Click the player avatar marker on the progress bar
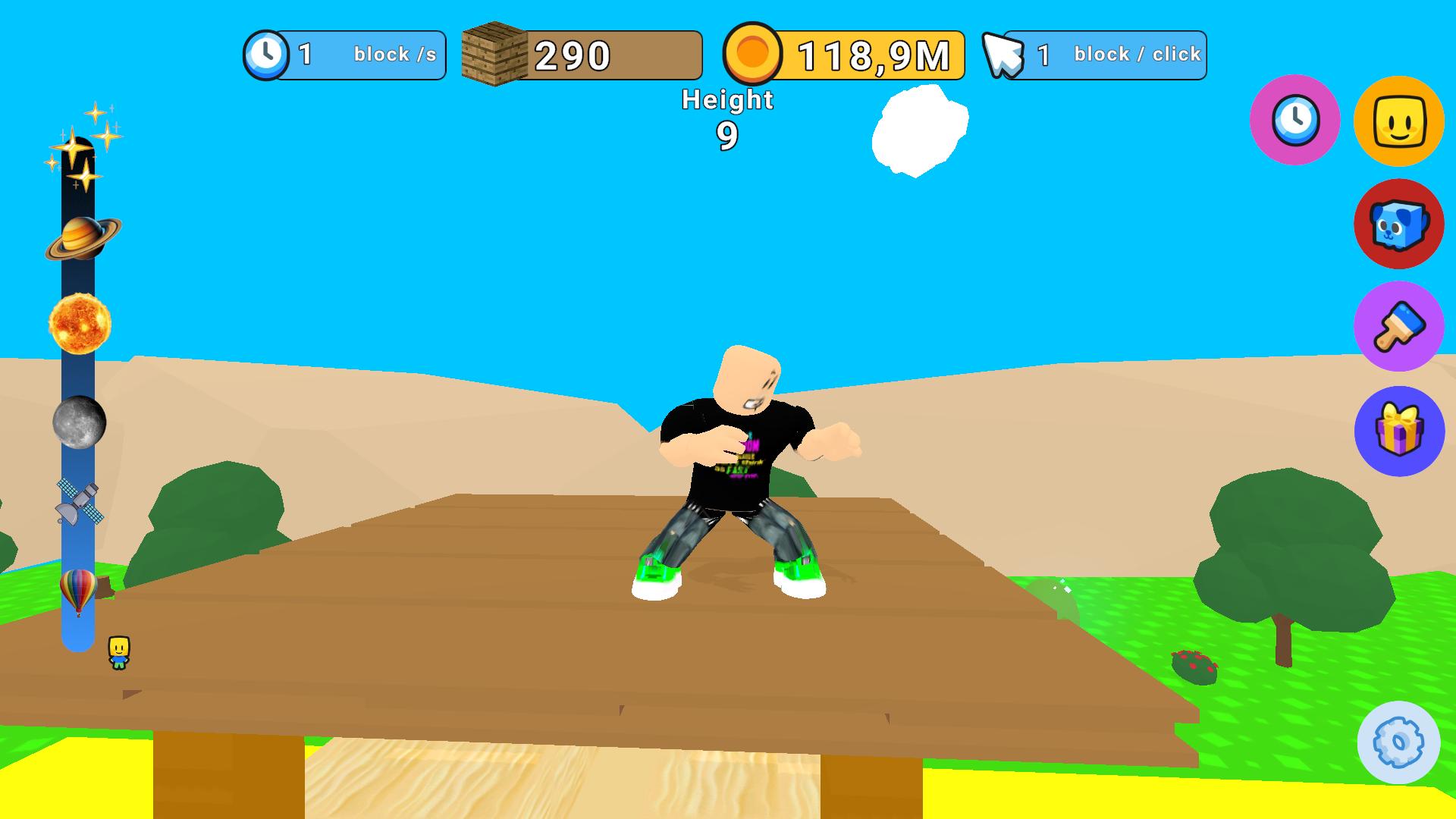Viewport: 1456px width, 819px height. tap(120, 651)
